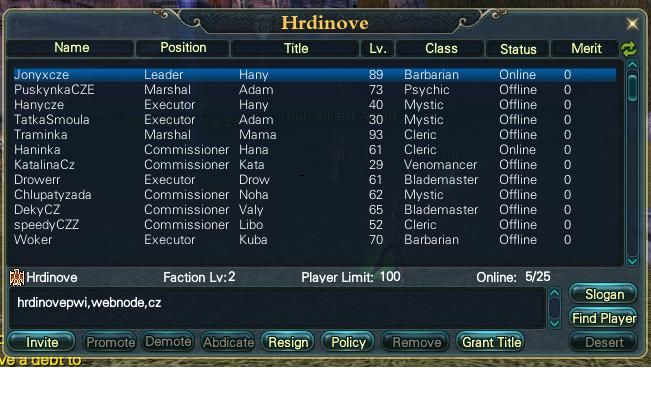This screenshot has height=400, width=651.
Task: Close the Hrdinove faction window
Action: tap(632, 23)
